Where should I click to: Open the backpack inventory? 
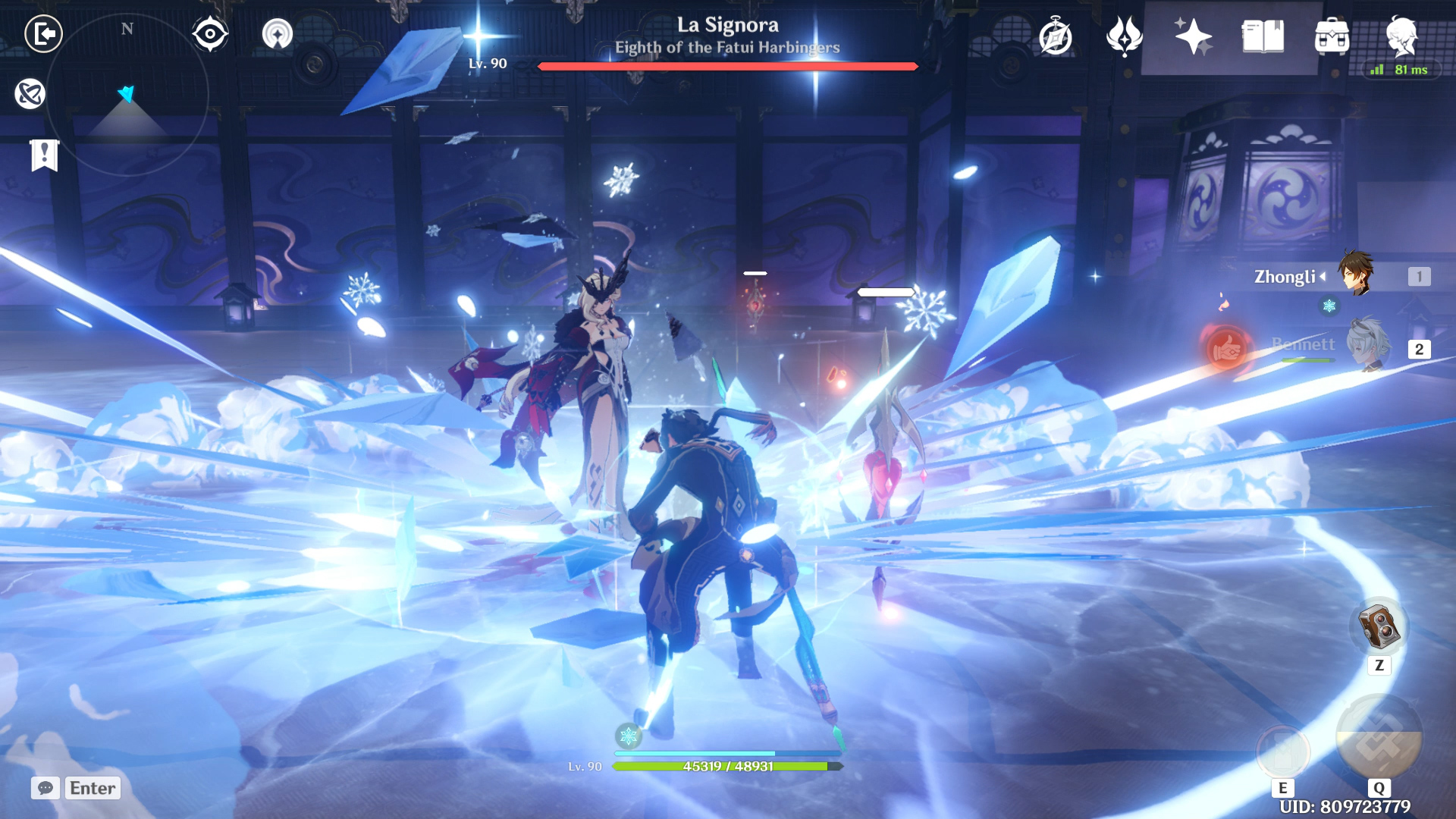1332,36
